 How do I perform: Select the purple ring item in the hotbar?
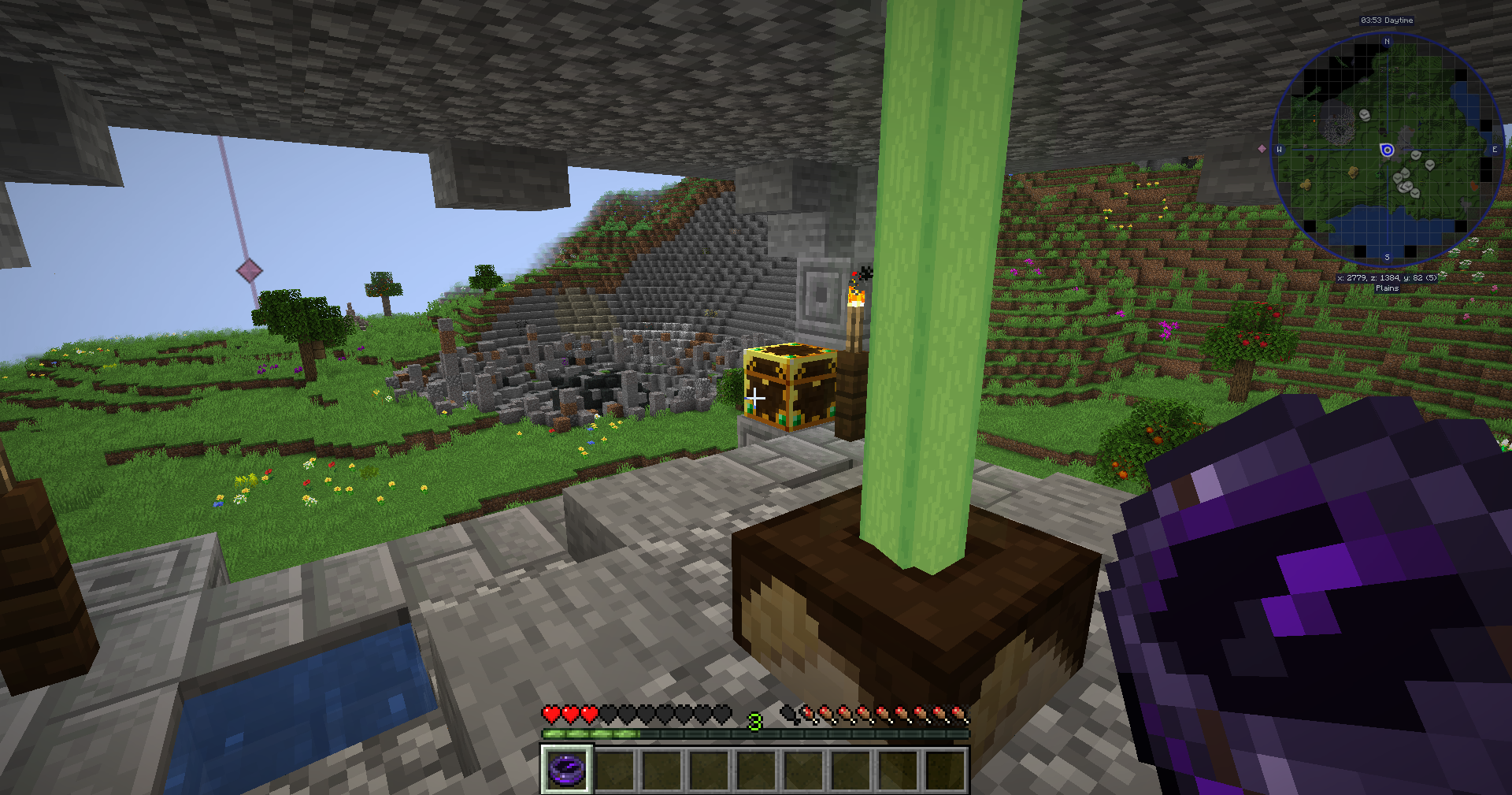(566, 767)
